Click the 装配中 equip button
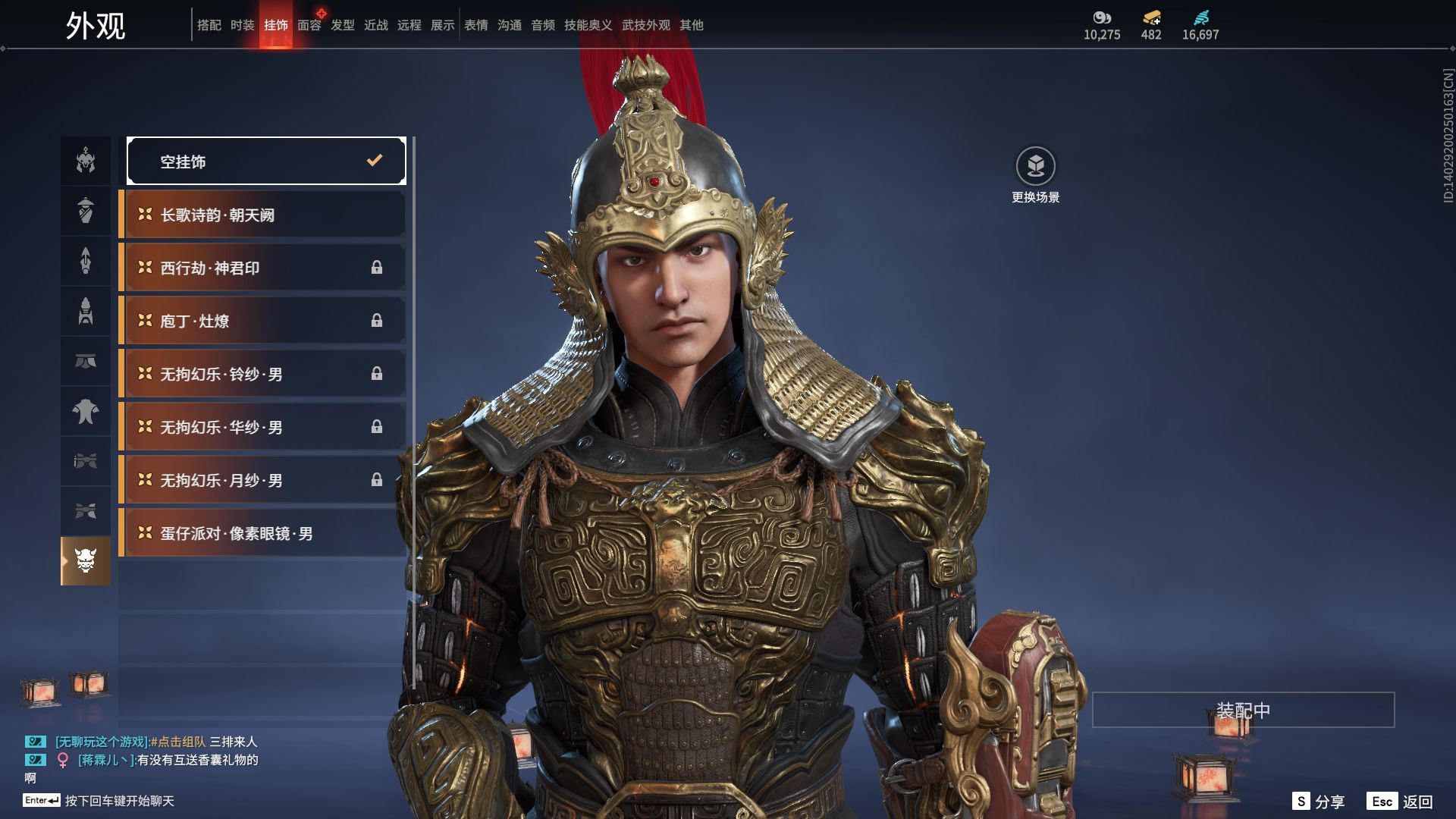 click(x=1243, y=710)
